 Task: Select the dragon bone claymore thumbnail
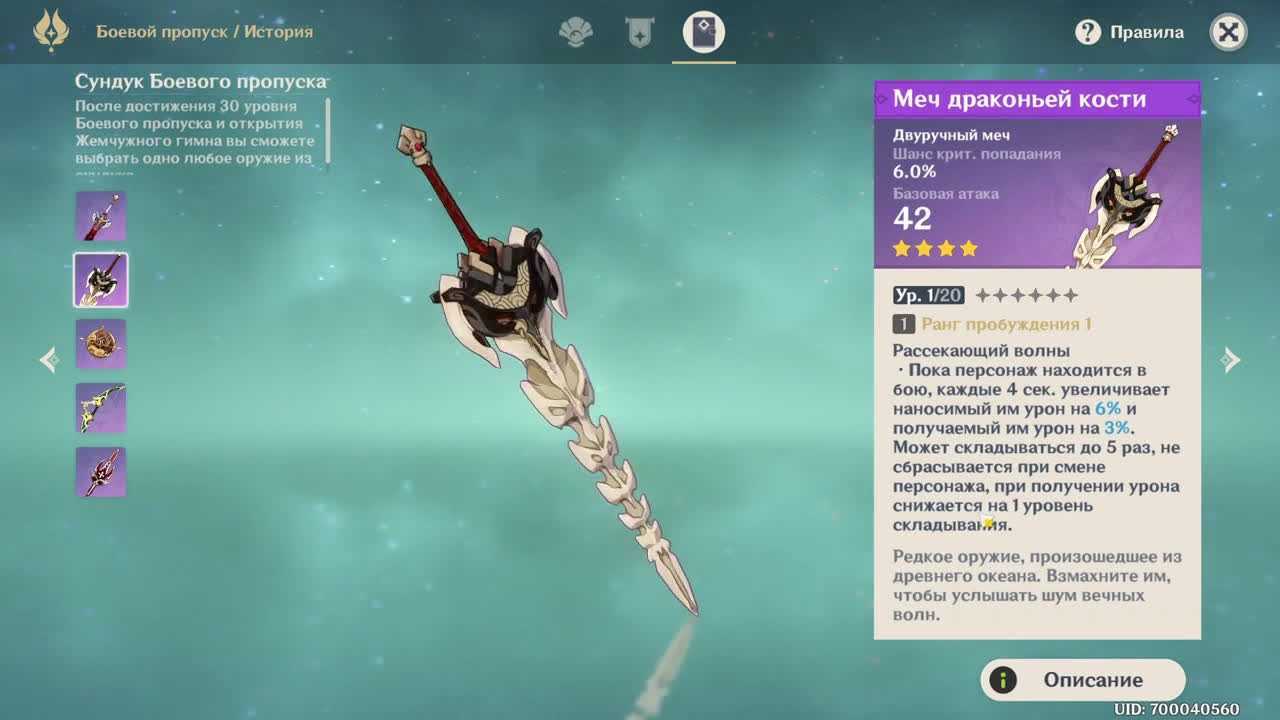(101, 280)
